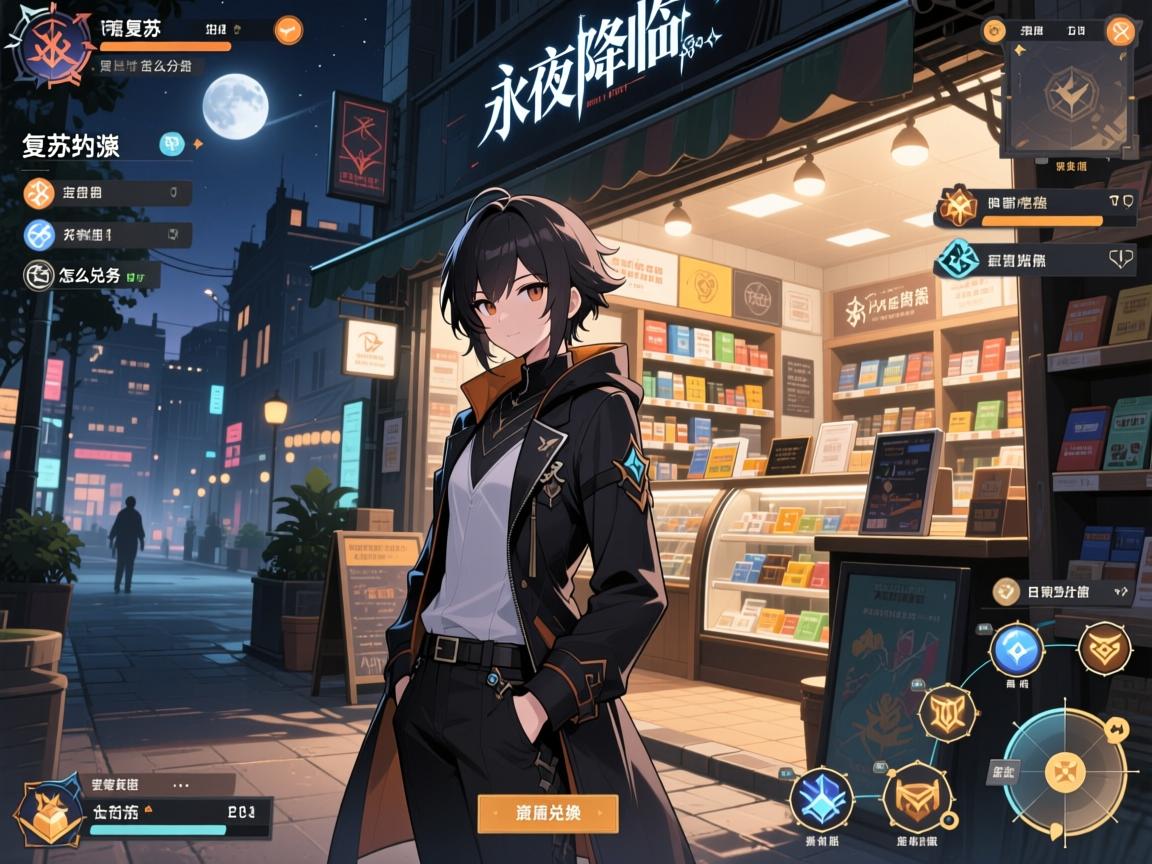
Task: Open the quest row with the white outlined icon
Action: coord(92,275)
